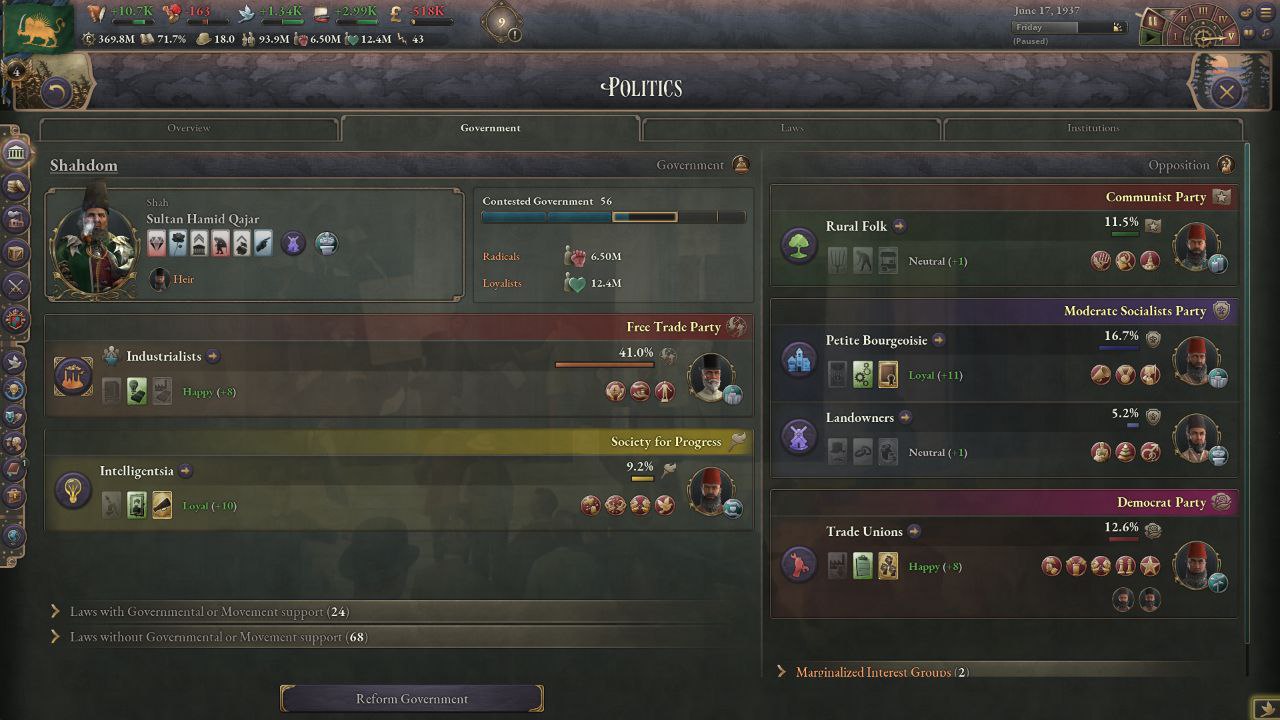Click the Shahdom government type link
Image resolution: width=1280 pixels, height=720 pixels.
[x=84, y=166]
